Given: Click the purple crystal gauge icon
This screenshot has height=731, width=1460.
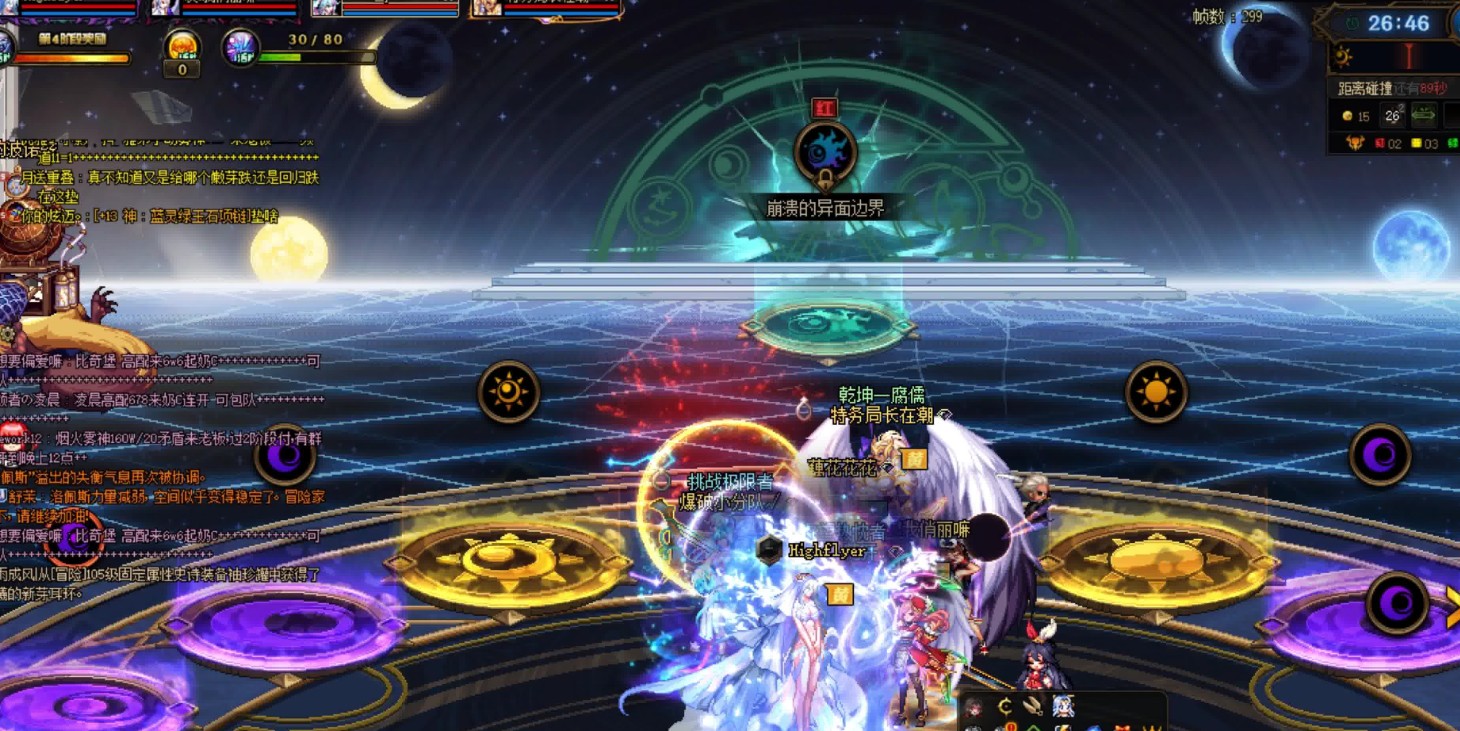Looking at the screenshot, I should (x=240, y=48).
